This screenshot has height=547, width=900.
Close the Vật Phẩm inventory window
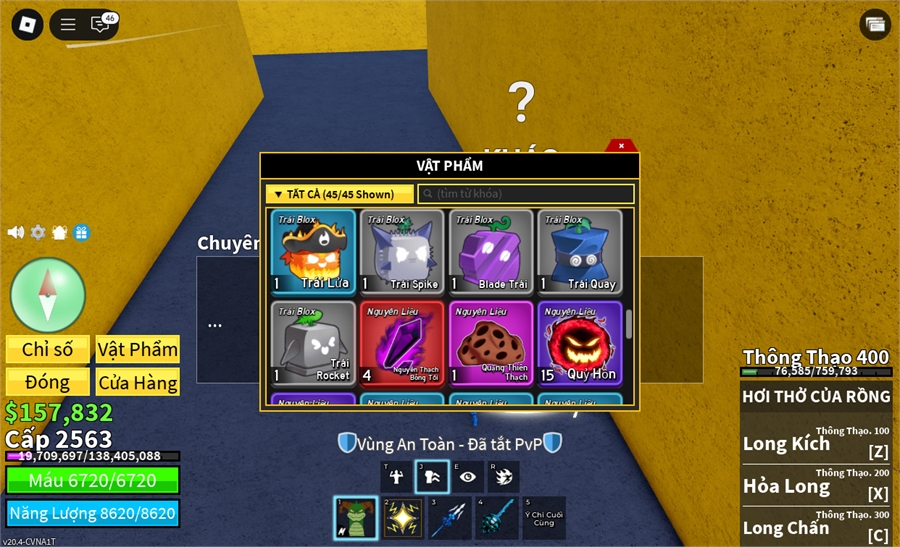[621, 146]
